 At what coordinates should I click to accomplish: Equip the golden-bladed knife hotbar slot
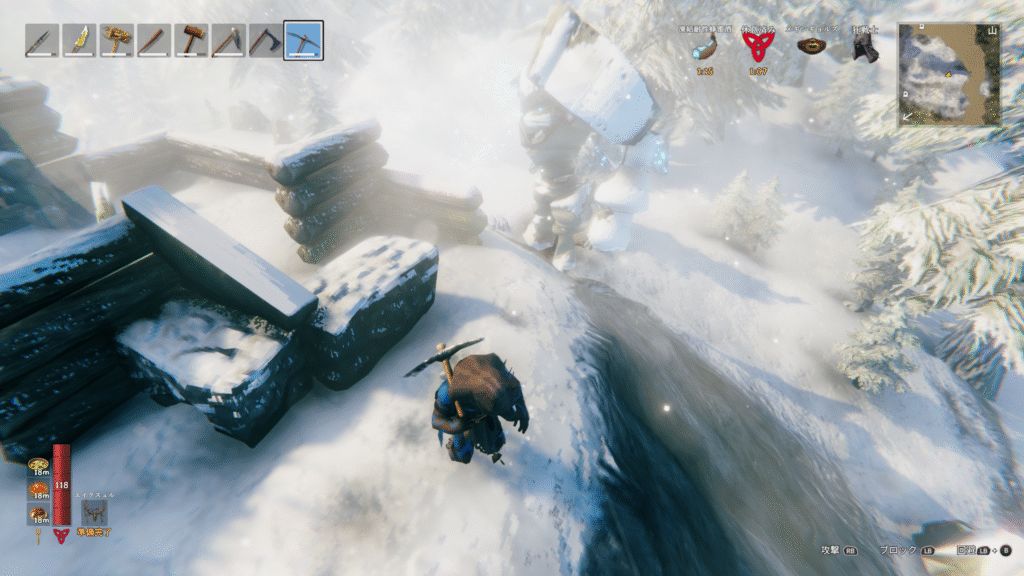[x=79, y=41]
